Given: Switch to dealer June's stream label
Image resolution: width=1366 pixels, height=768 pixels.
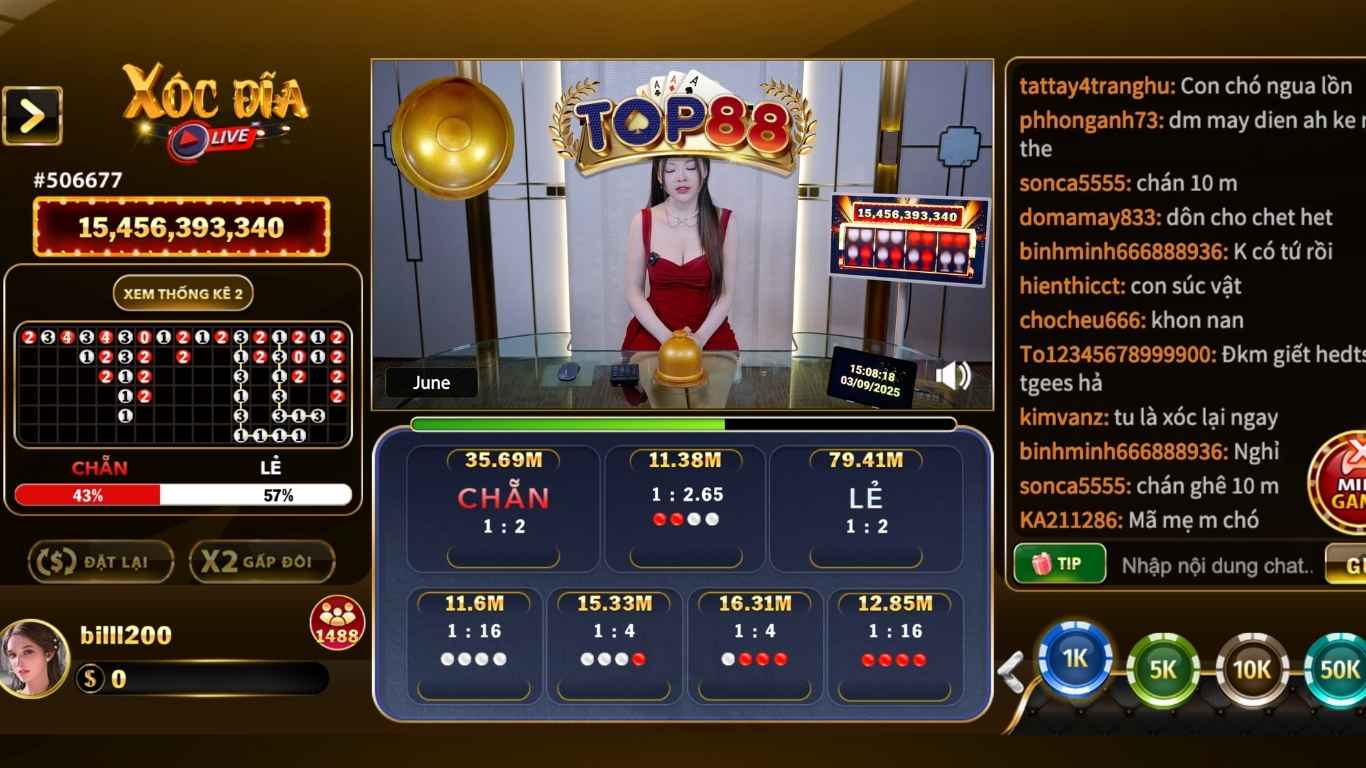Looking at the screenshot, I should 430,382.
